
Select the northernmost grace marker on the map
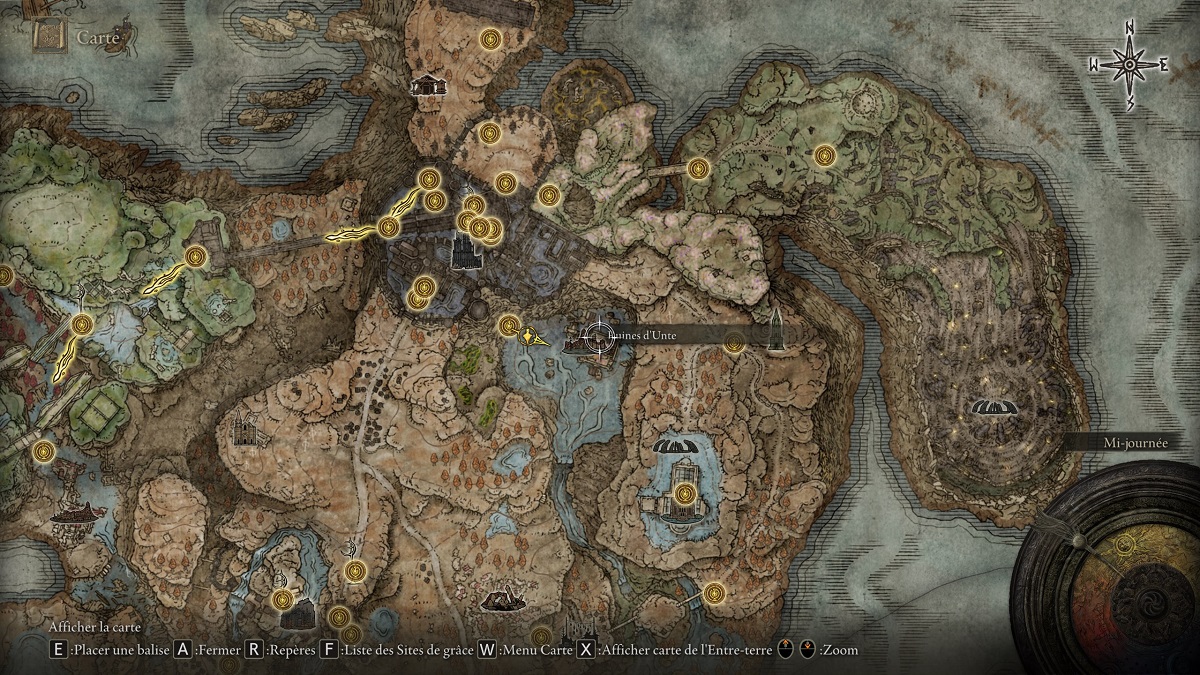tap(490, 39)
